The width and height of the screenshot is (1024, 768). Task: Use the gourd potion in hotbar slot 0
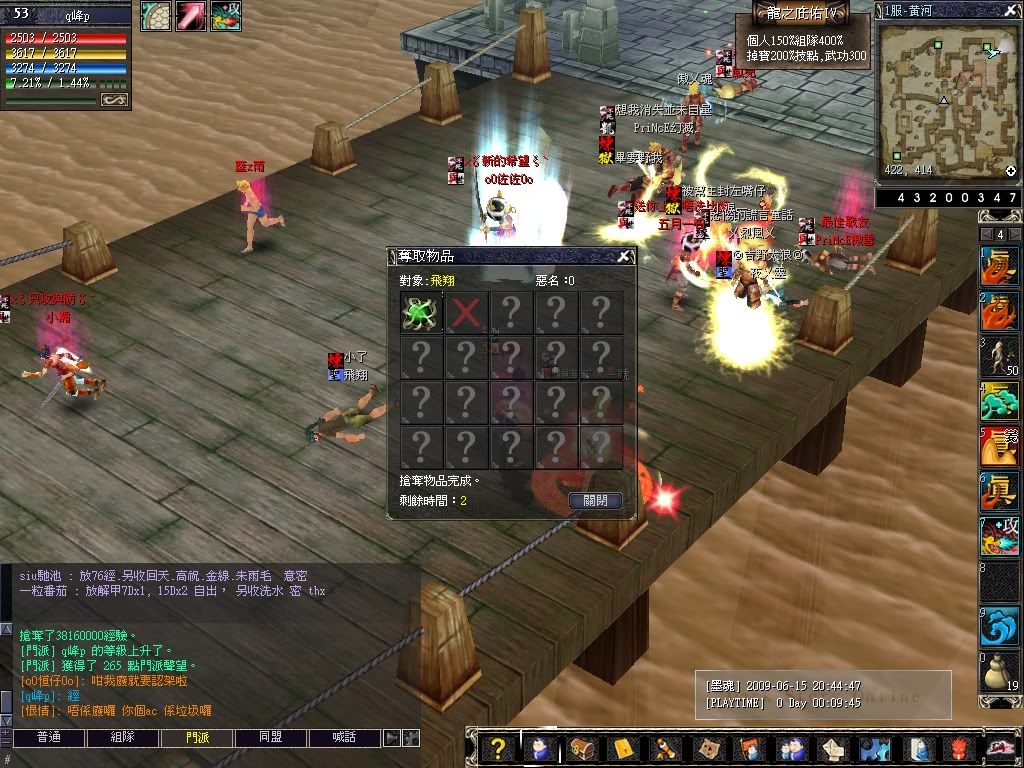[999, 672]
